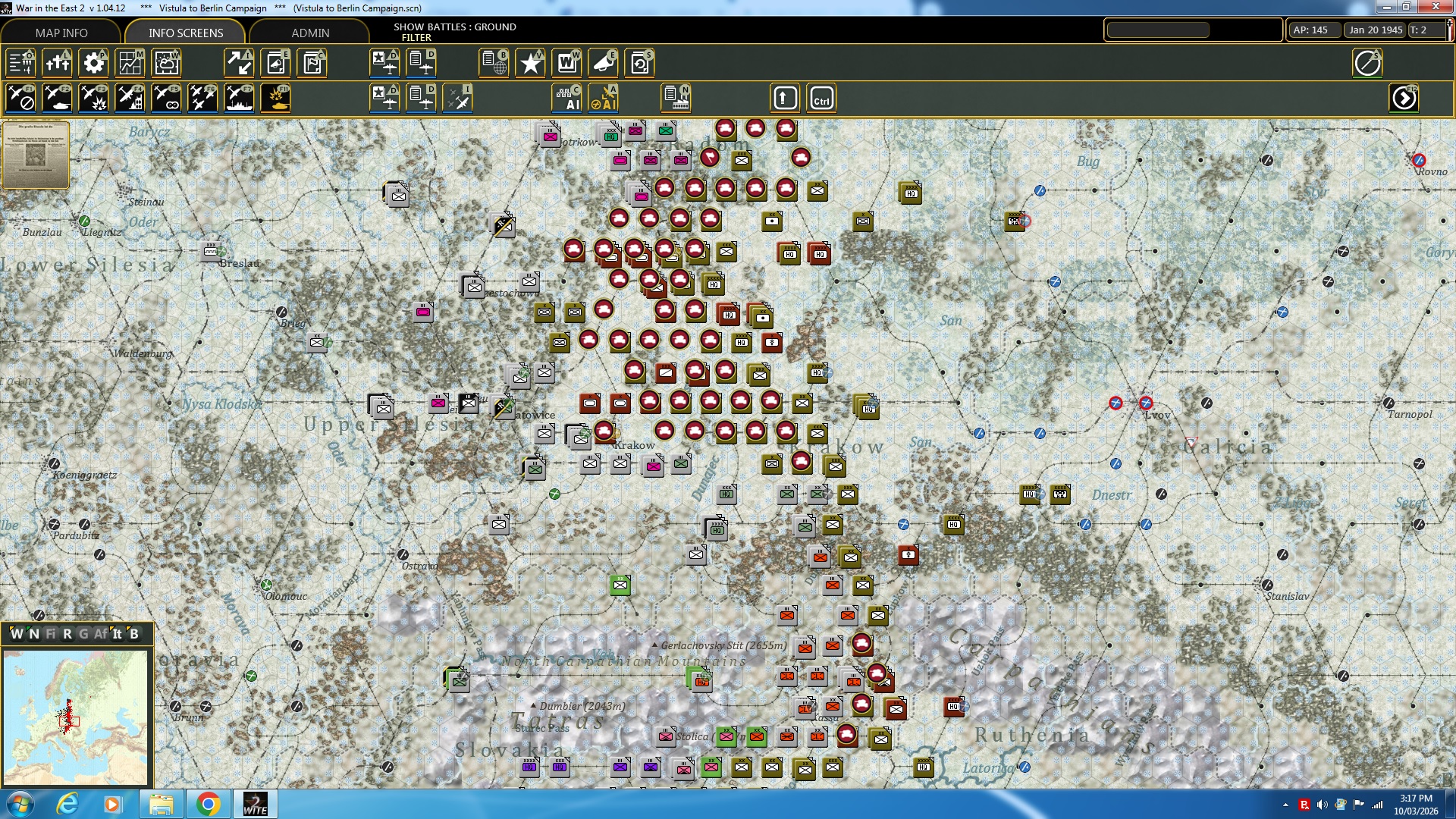Viewport: 1456px width, 819px height.
Task: Open the Victory screen star icon
Action: pyautogui.click(x=531, y=63)
